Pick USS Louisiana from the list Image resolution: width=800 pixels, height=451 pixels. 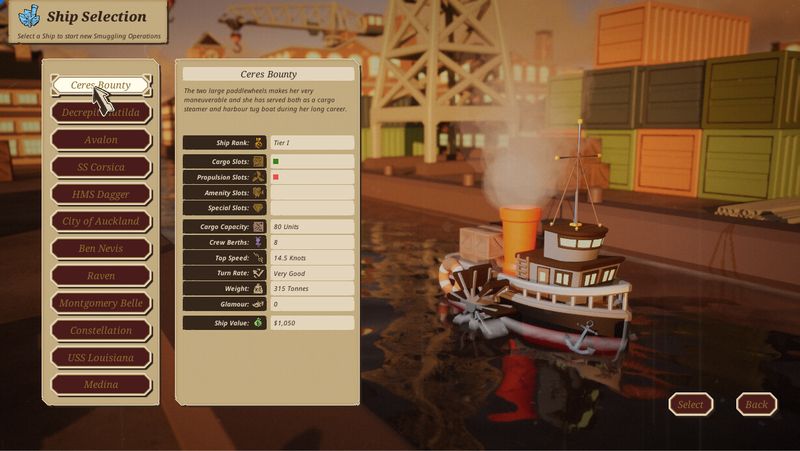pos(101,357)
